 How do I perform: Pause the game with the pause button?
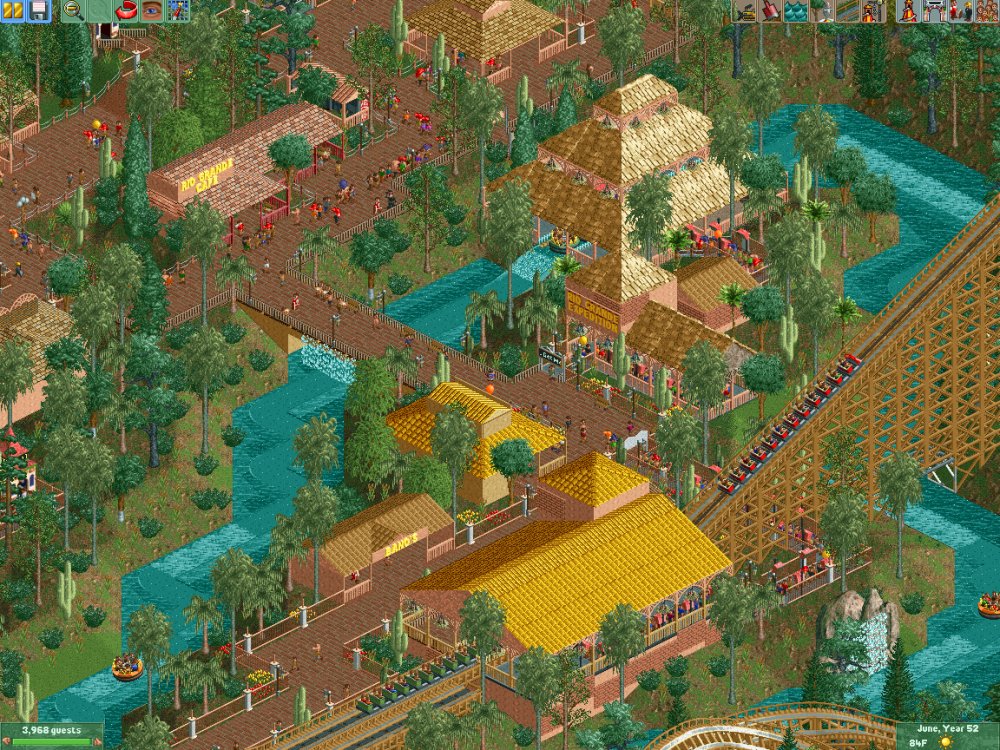pos(14,11)
